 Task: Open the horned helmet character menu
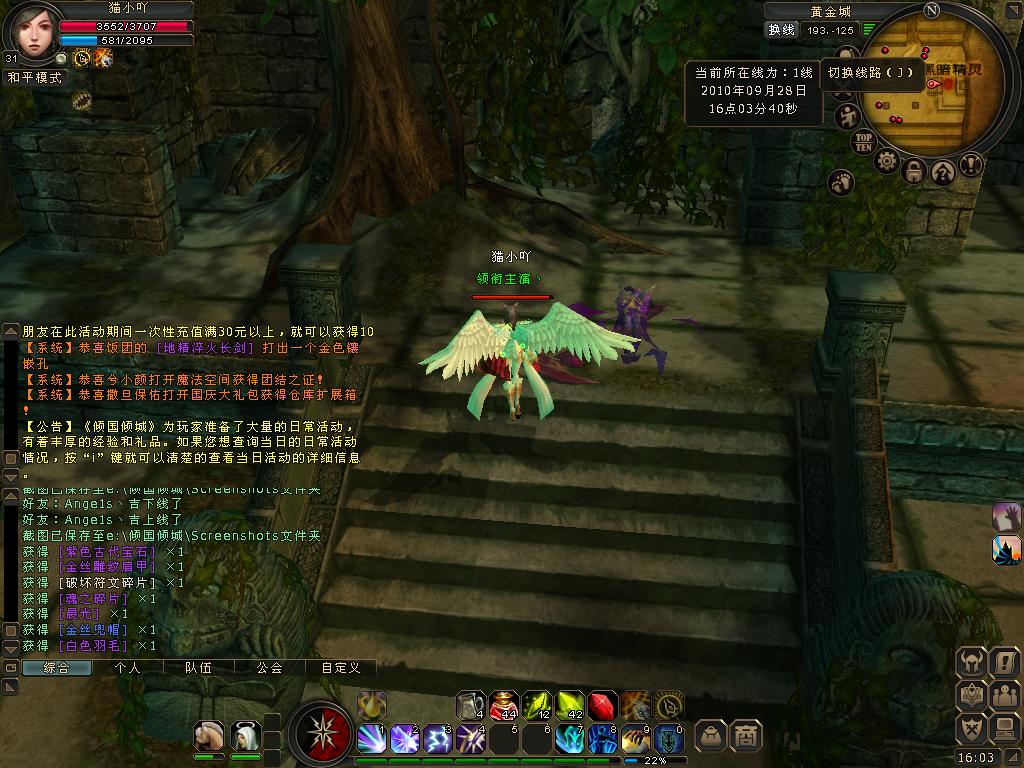tap(971, 662)
